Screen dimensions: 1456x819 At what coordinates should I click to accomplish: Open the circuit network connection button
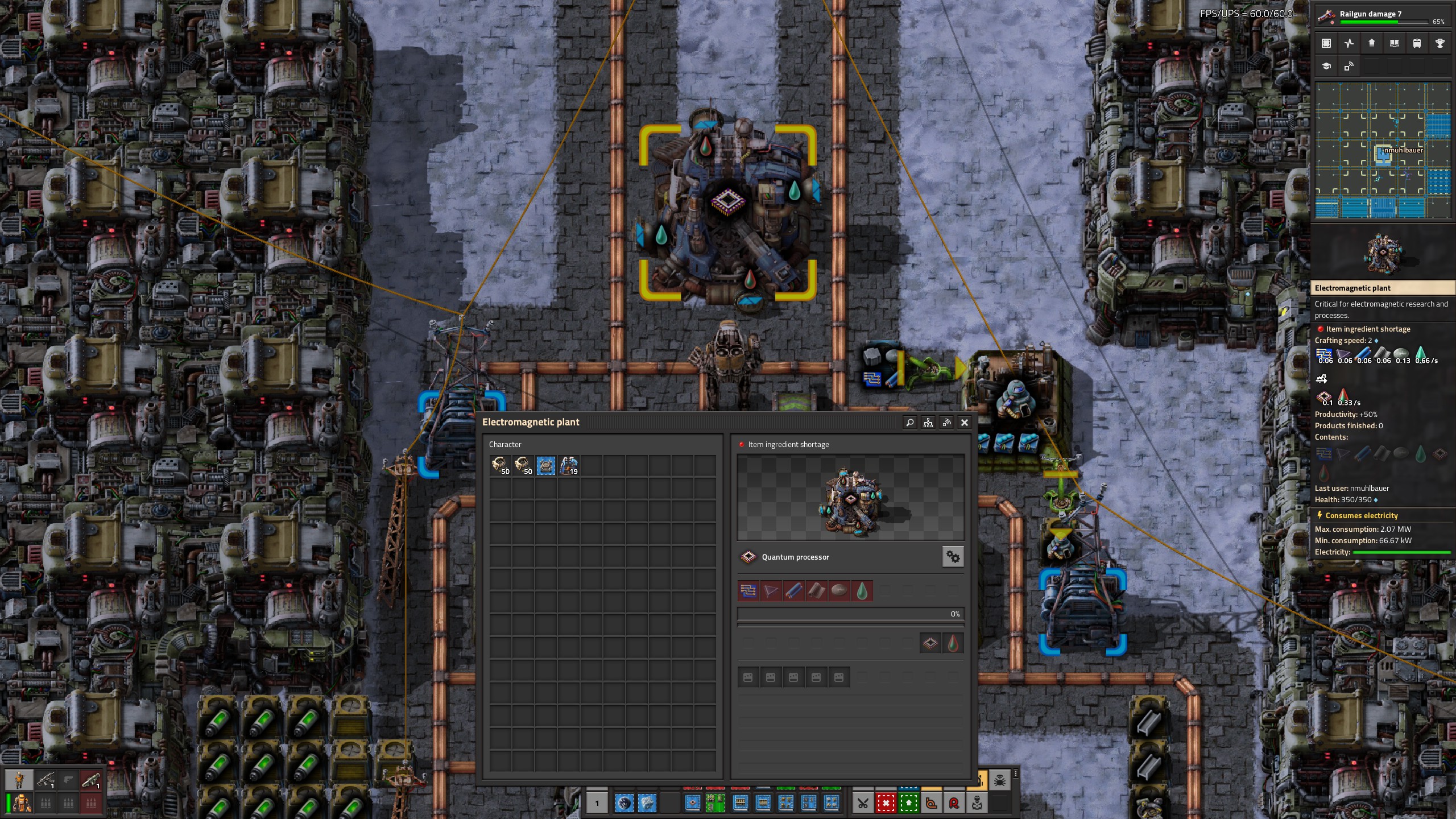pos(946,423)
